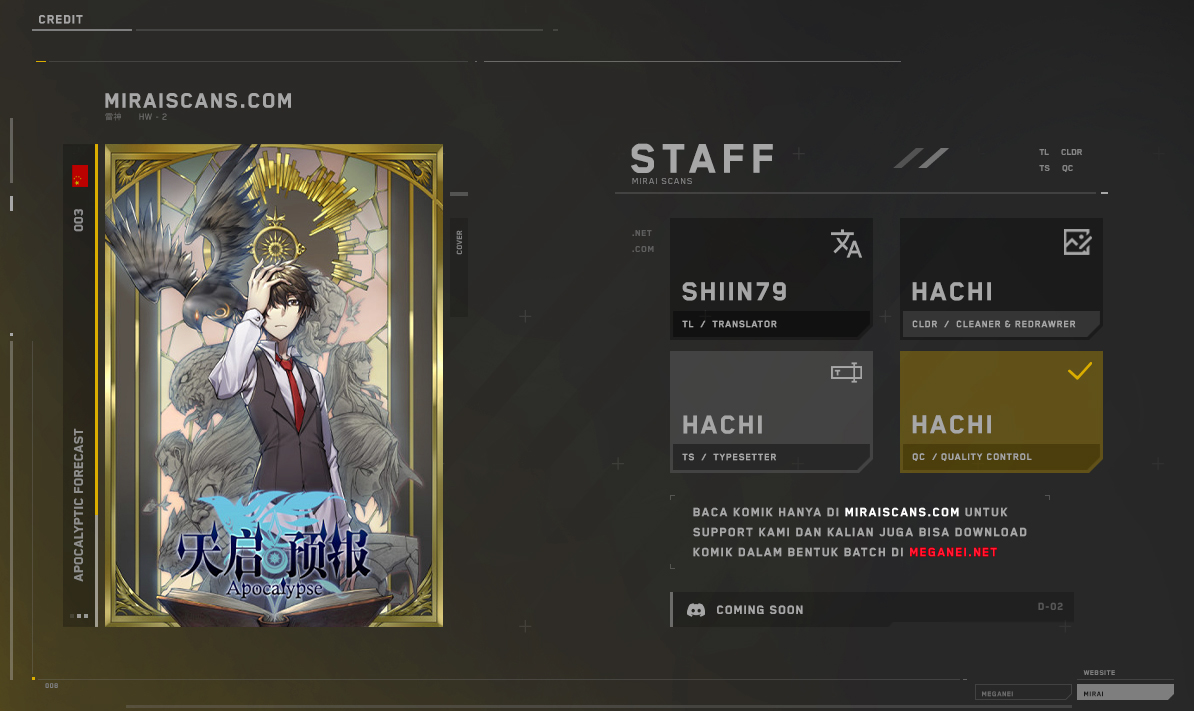Viewport: 1194px width, 711px height.
Task: Open the CREDIT tab
Action: coord(61,20)
